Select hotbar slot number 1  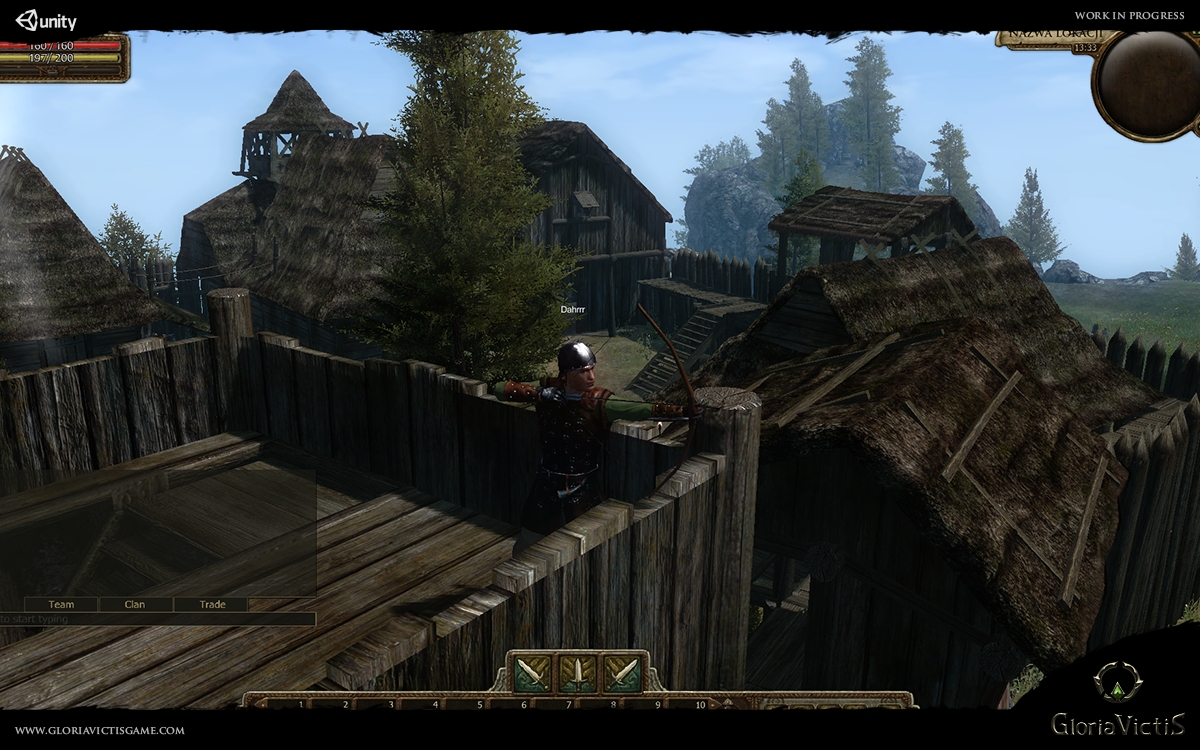click(302, 704)
